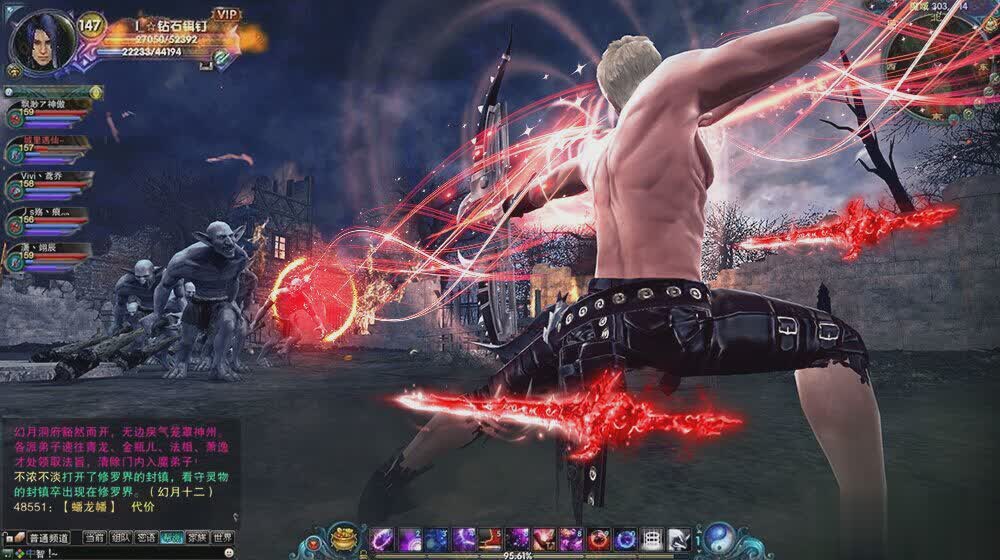Switch chat to the 世界 tab

click(x=222, y=538)
